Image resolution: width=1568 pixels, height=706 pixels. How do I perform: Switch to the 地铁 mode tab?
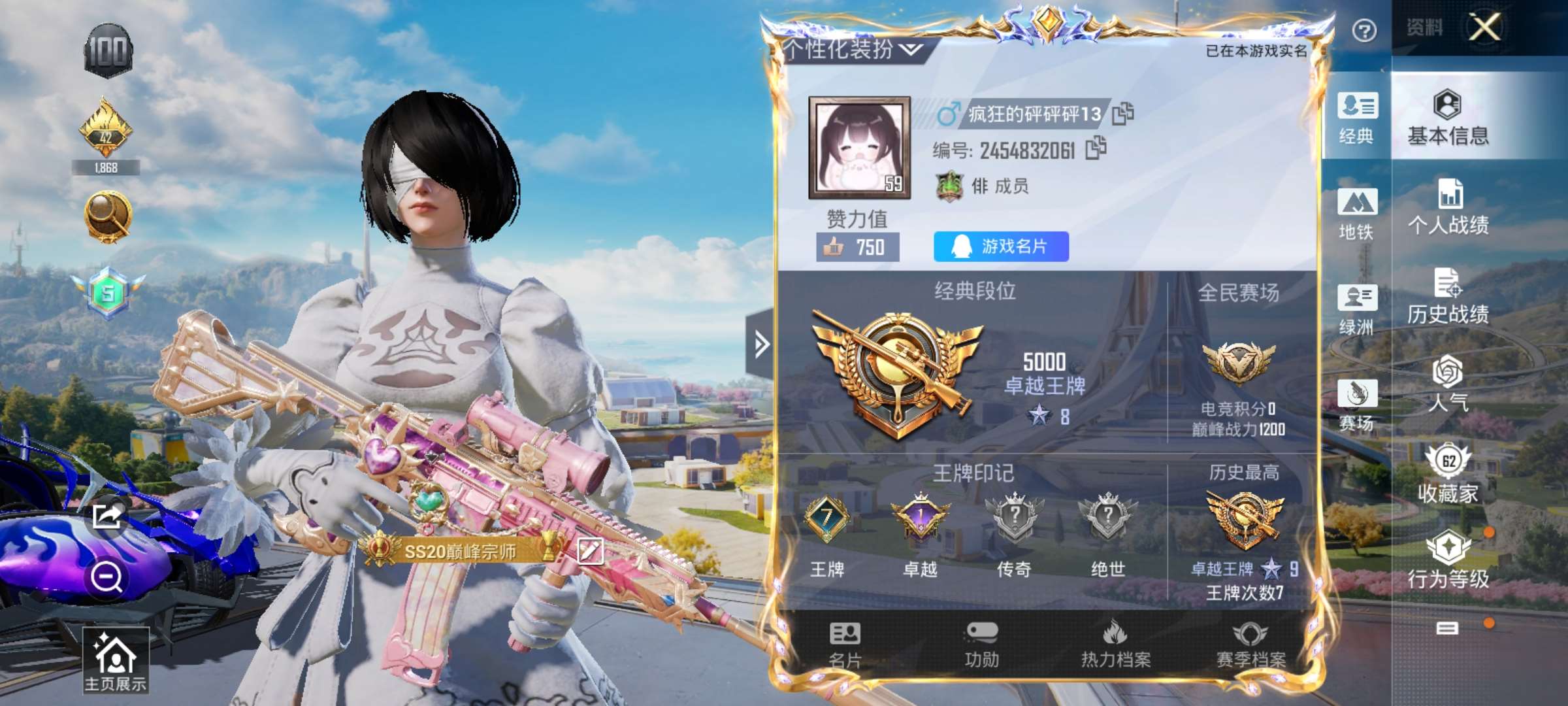pyautogui.click(x=1357, y=214)
